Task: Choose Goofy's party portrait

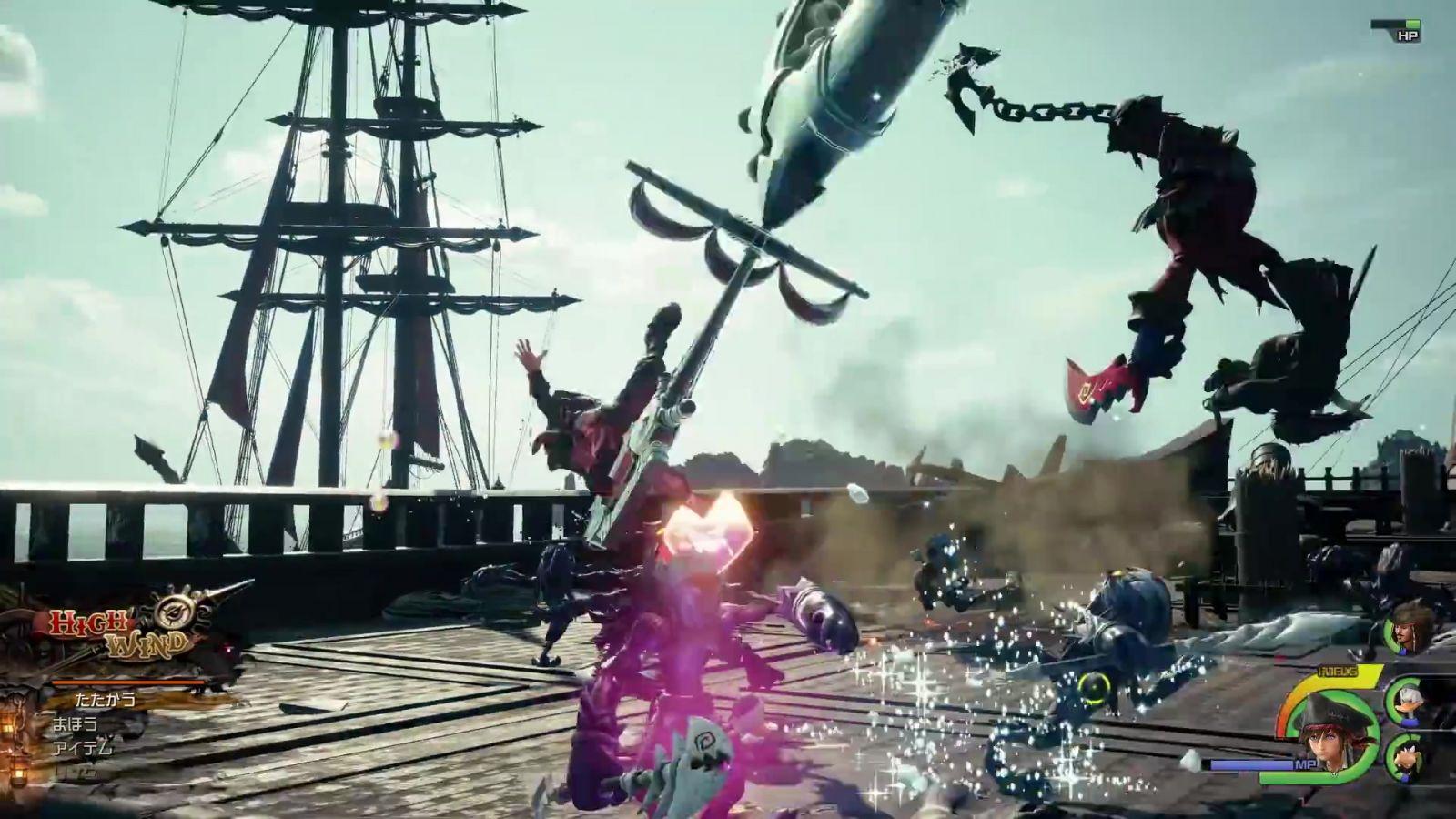Action: click(x=1407, y=753)
